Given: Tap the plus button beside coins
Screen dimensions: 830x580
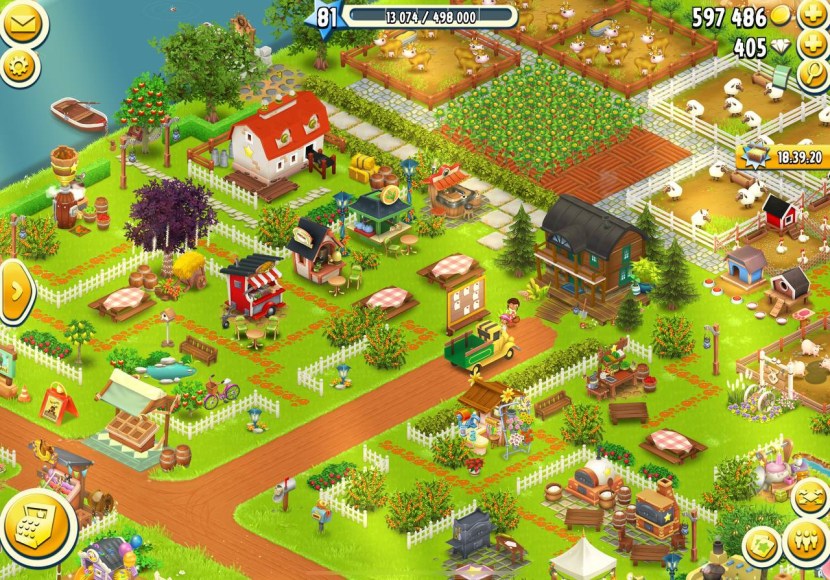Looking at the screenshot, I should coord(811,17).
